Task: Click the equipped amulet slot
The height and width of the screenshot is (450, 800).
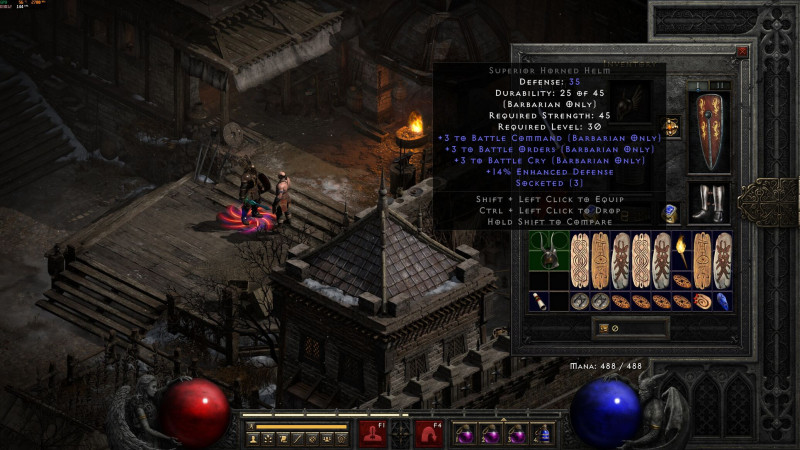Action: (670, 127)
